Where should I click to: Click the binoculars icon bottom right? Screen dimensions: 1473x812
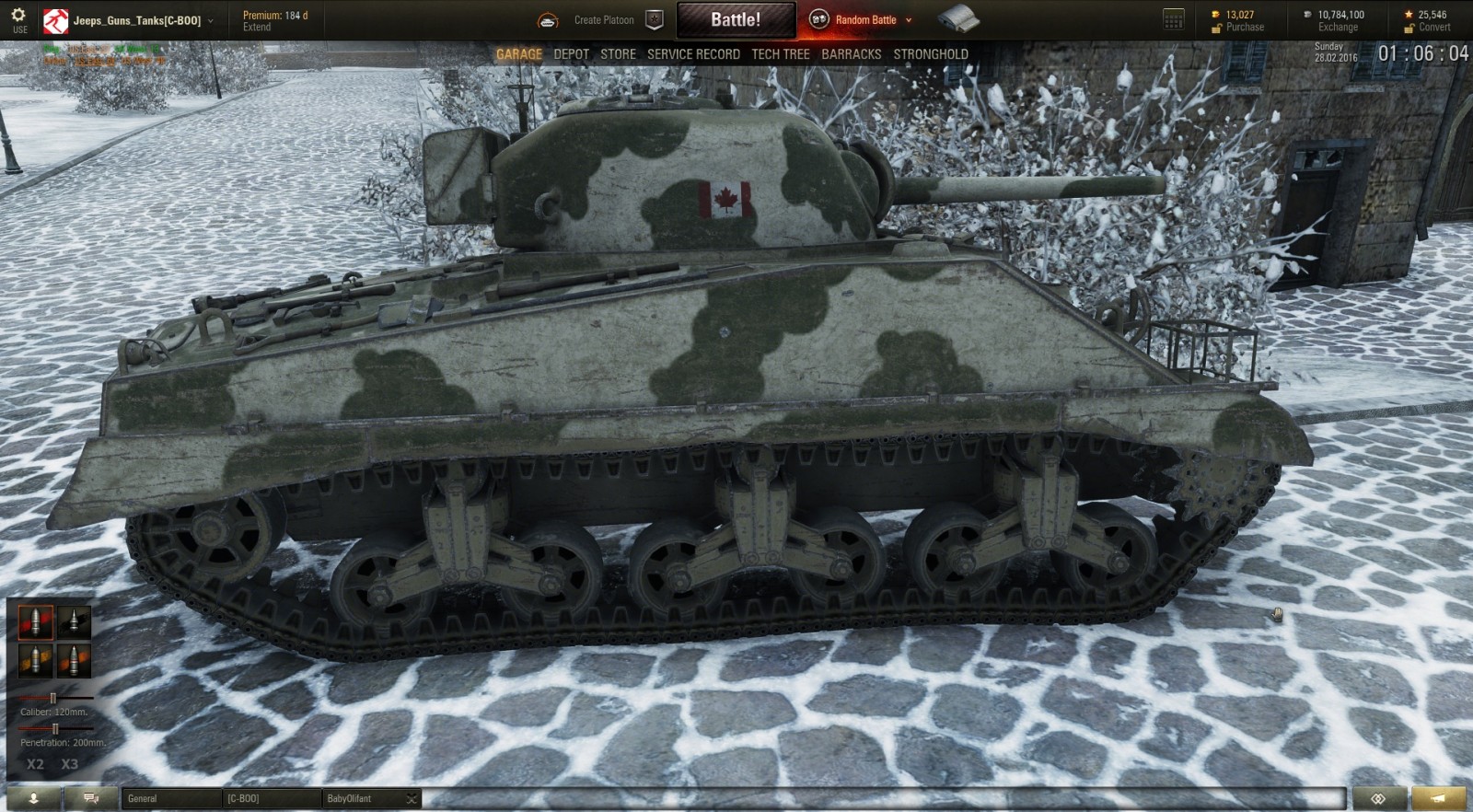pos(1378,798)
